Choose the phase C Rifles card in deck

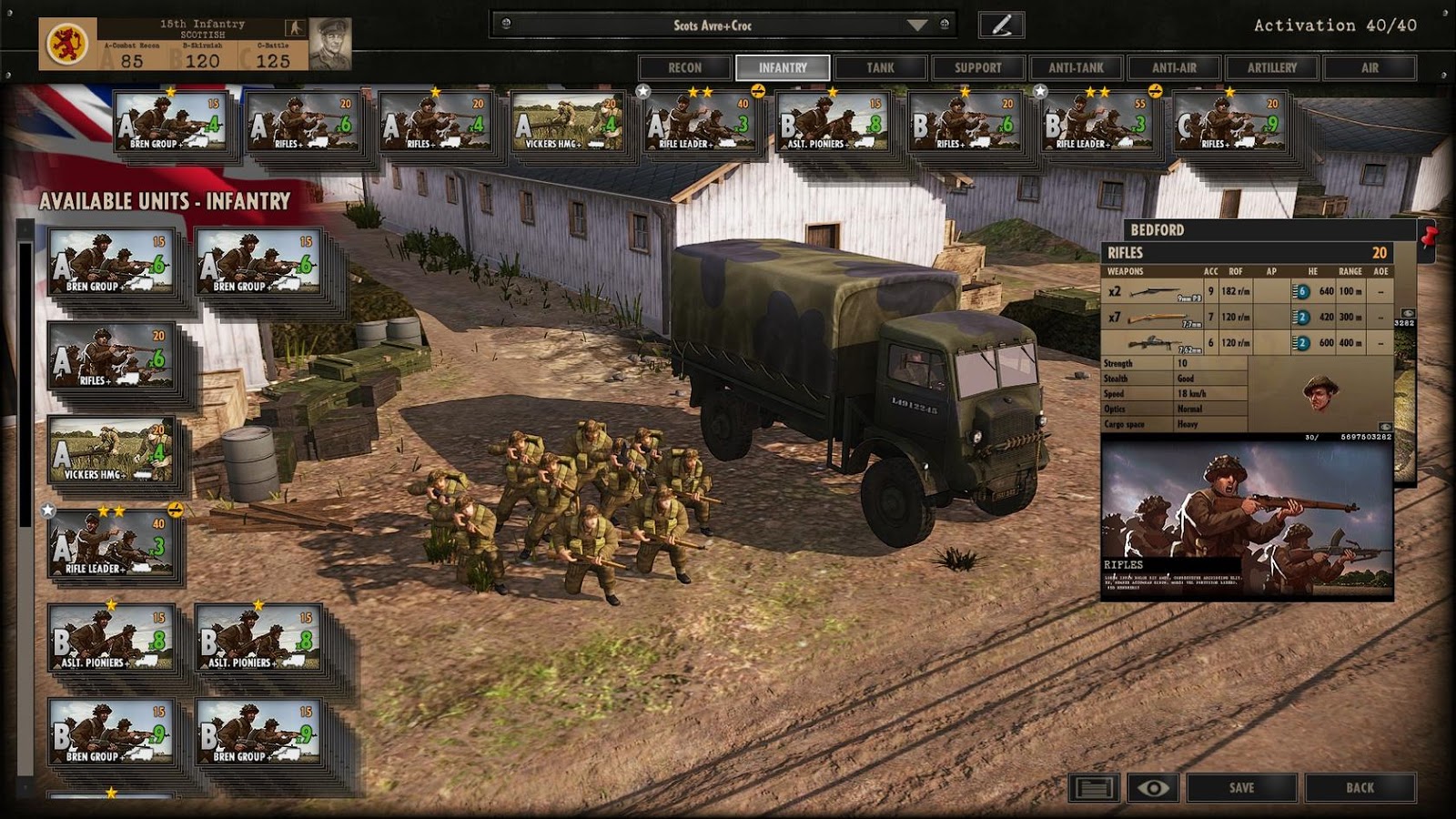(x=1229, y=123)
